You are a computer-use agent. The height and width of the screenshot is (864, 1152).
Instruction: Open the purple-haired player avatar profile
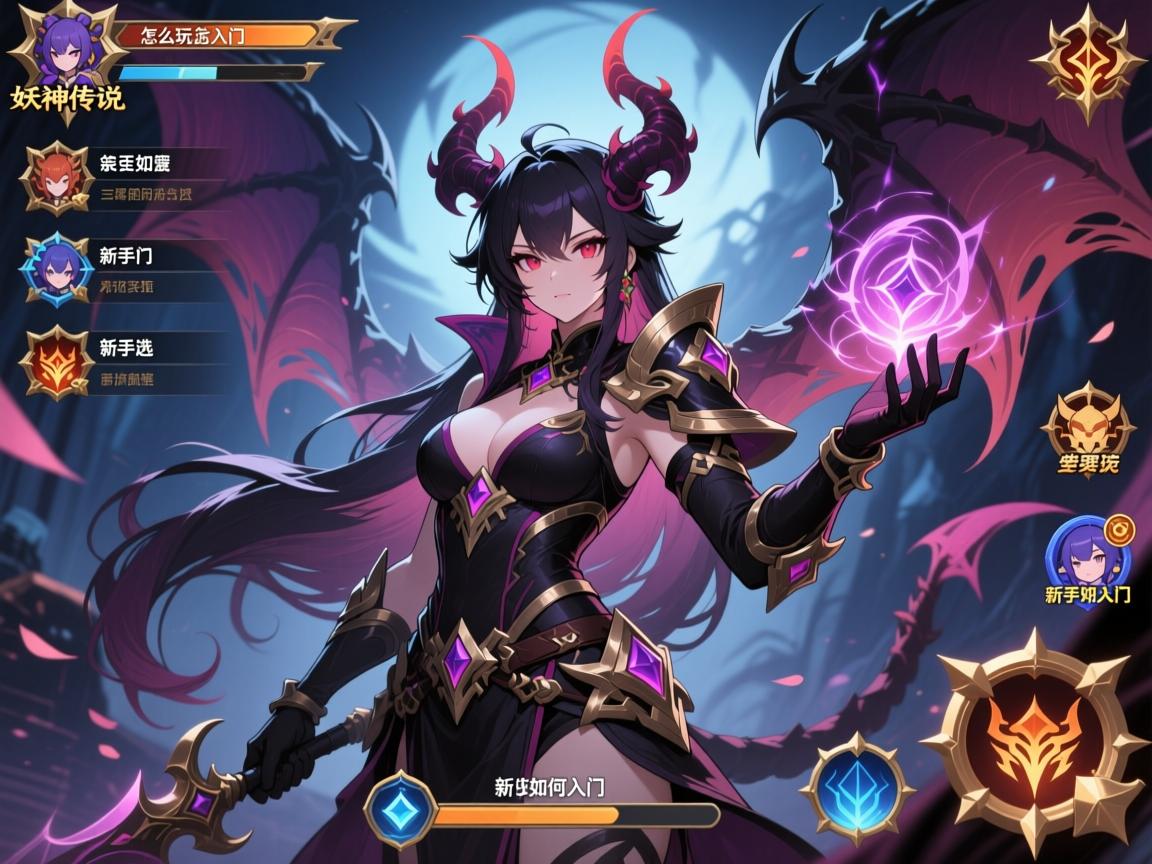62,50
